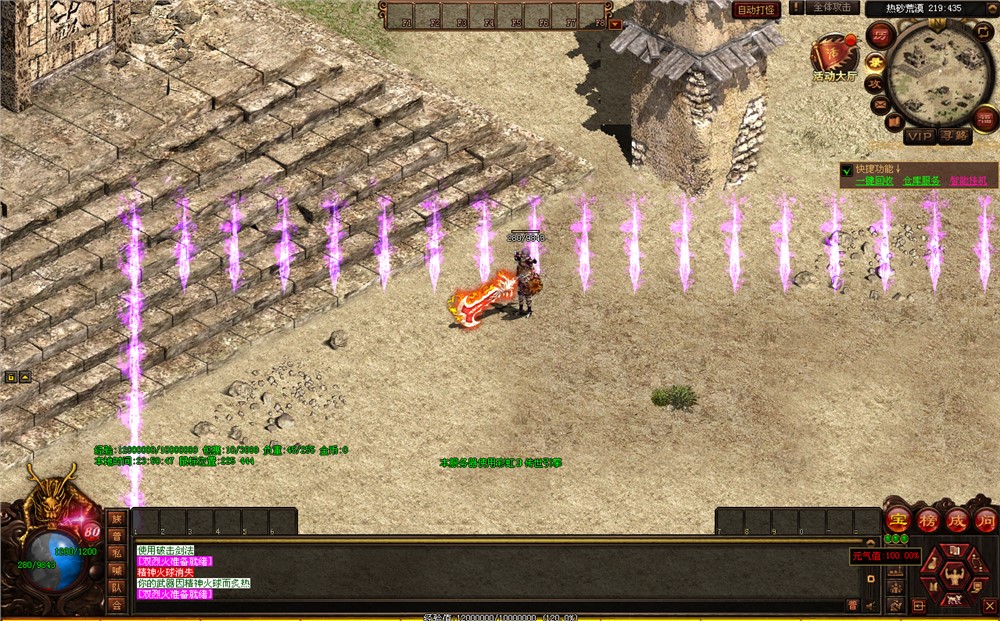
Task: Close the bottom-right menu with X
Action: coord(990,605)
